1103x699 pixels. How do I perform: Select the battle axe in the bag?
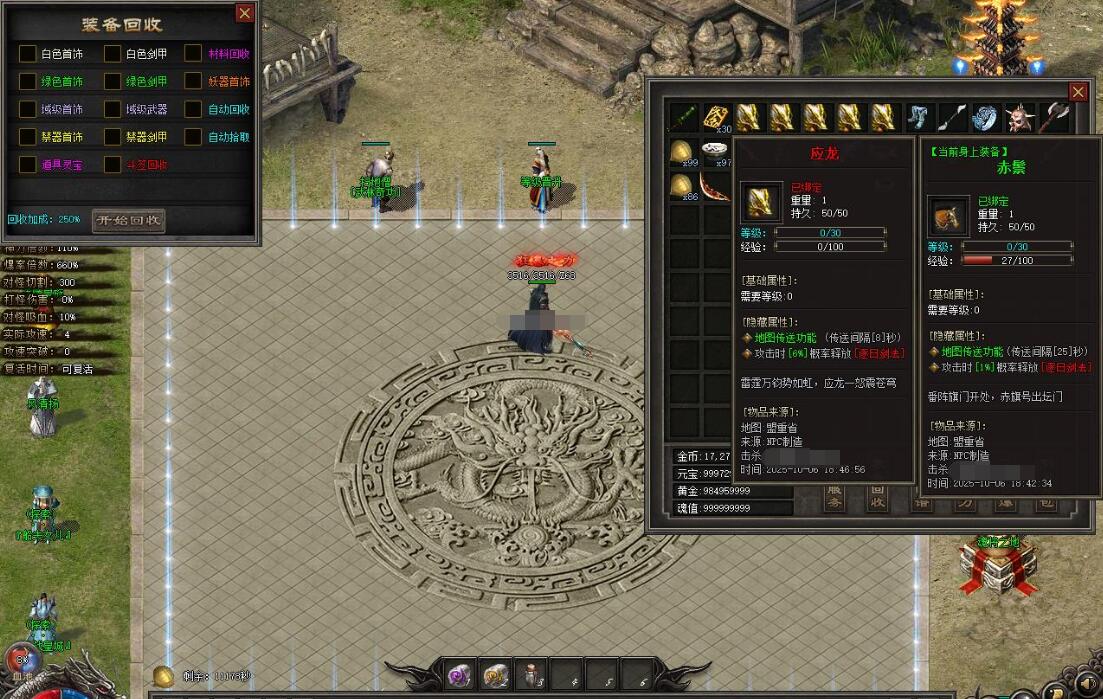(x=1054, y=118)
